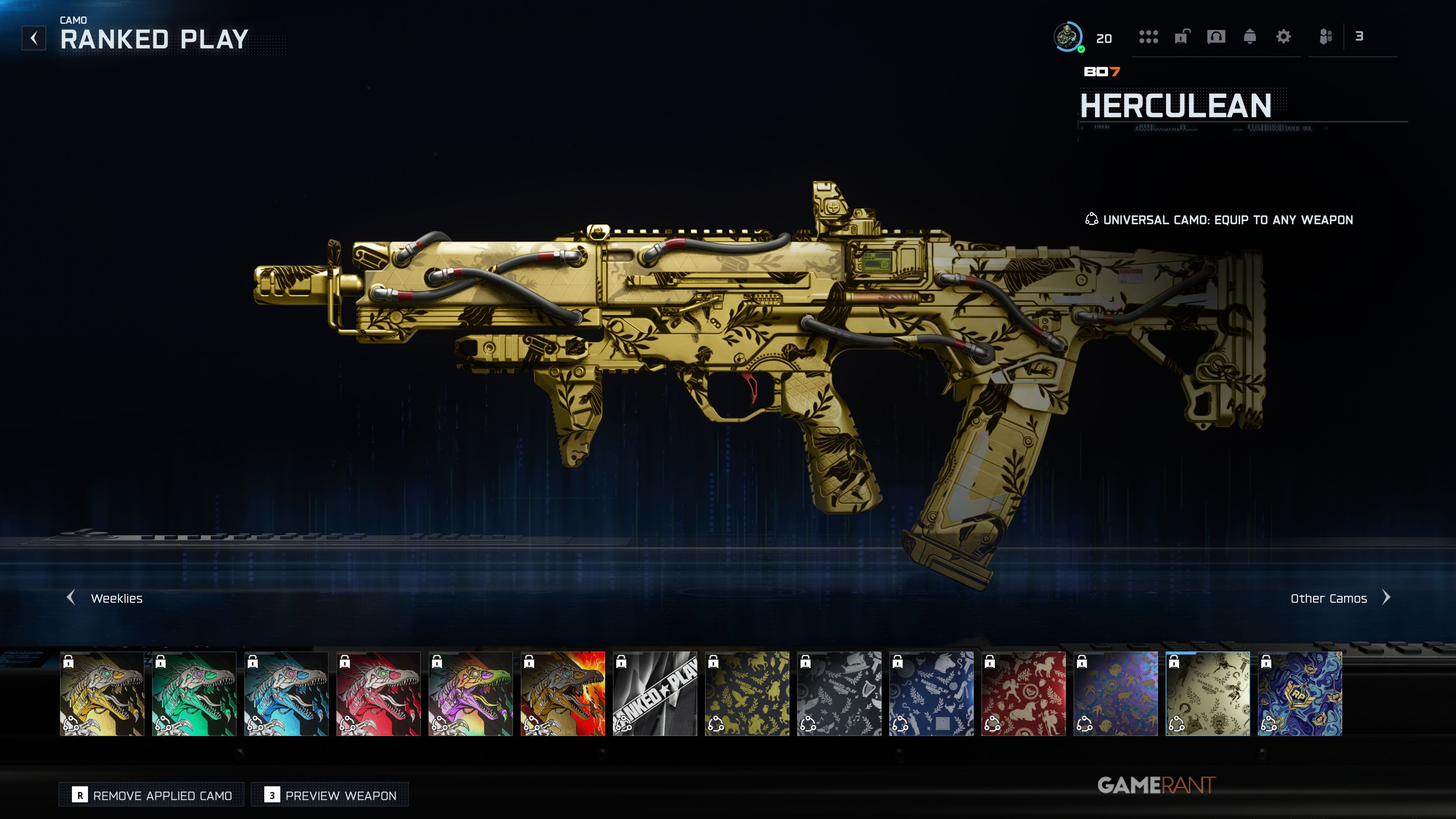Select the yellow dinosaur skull camo
This screenshot has height=819, width=1456.
pyautogui.click(x=102, y=693)
